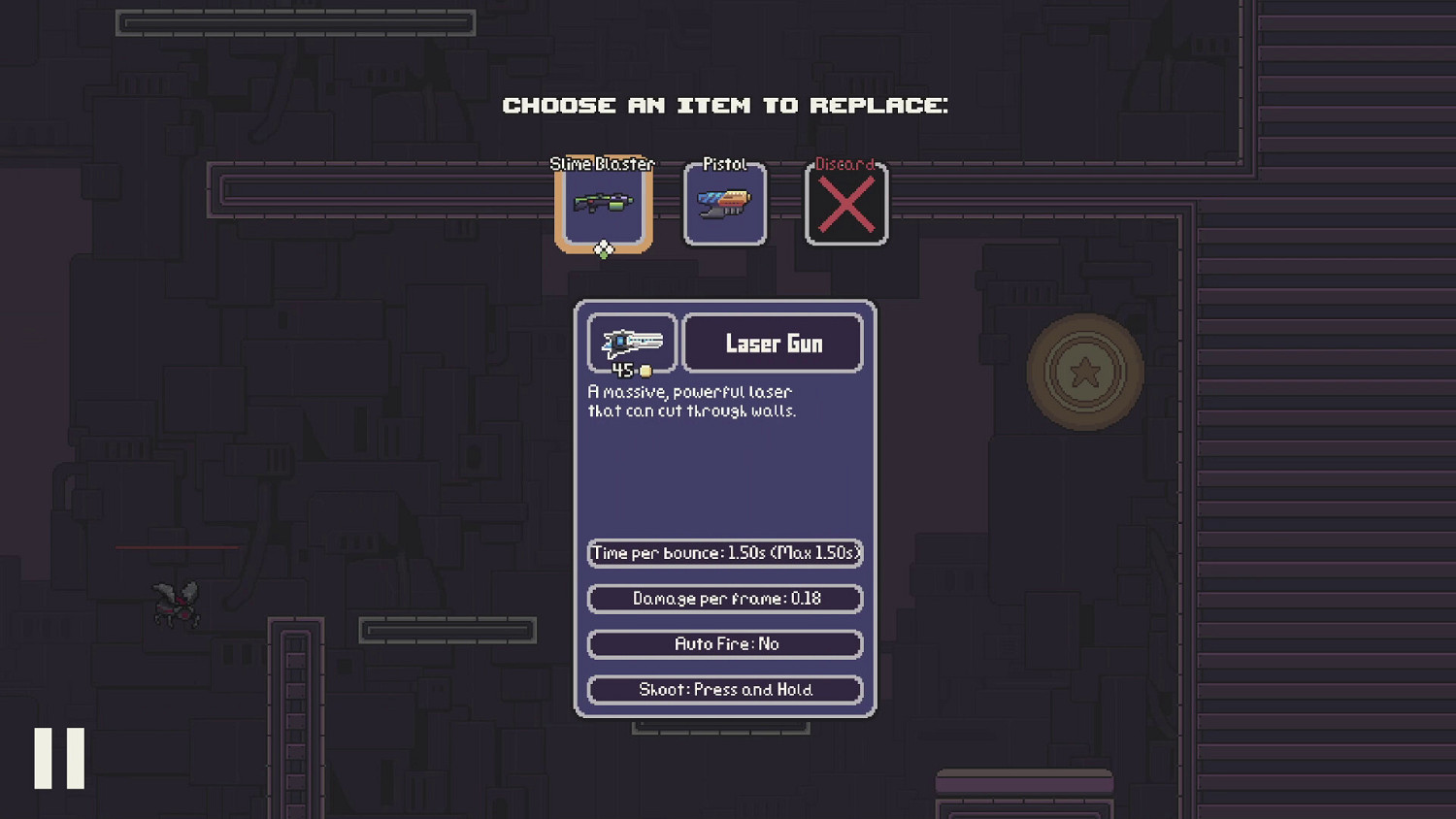Toggle Auto Fire off setting

724,643
